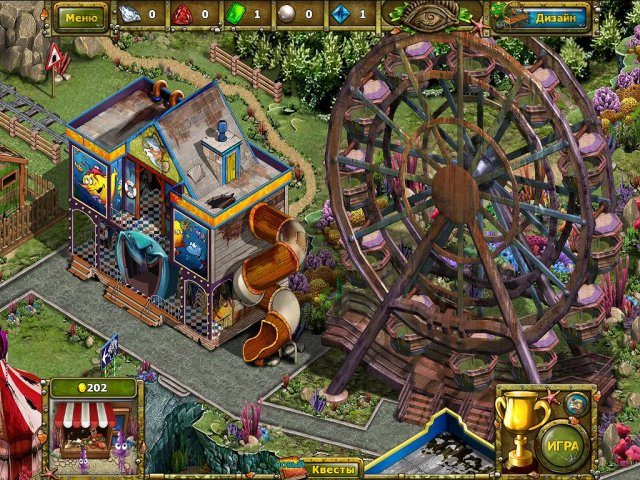640x480 pixels.
Task: Start the ИГРА play button
Action: (x=563, y=446)
